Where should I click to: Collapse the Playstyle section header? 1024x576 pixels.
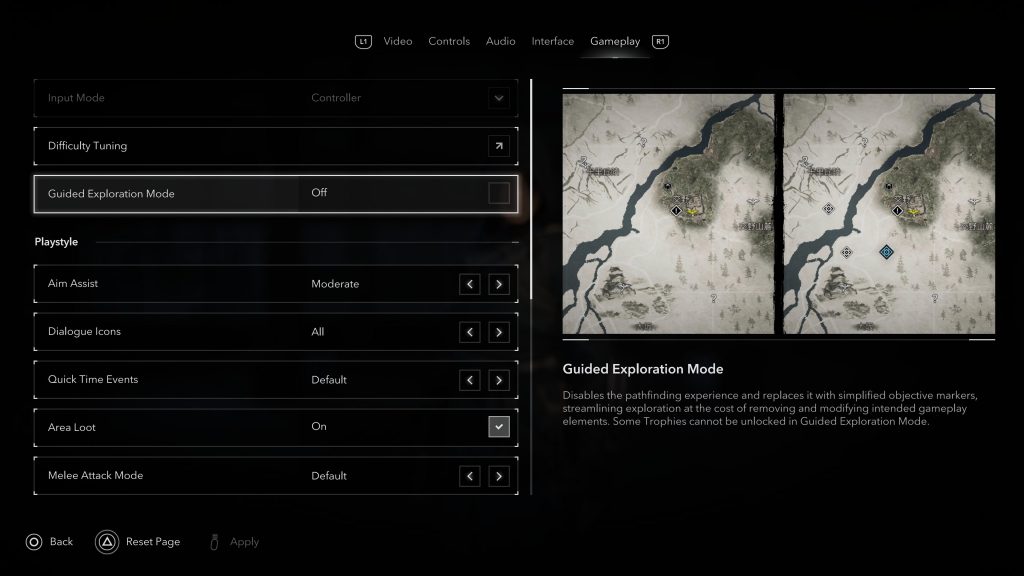click(515, 242)
